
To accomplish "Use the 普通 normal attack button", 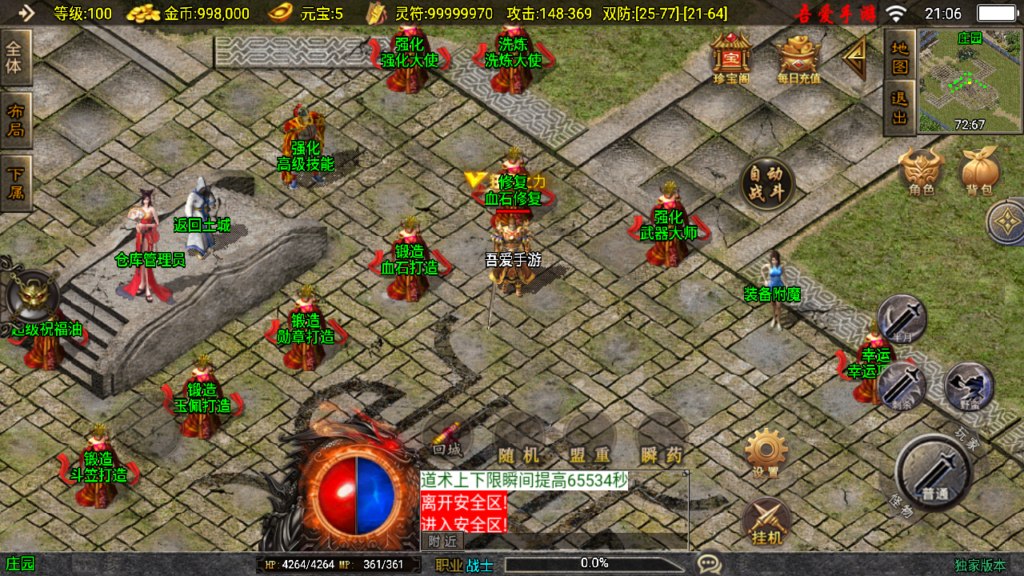I will [934, 472].
